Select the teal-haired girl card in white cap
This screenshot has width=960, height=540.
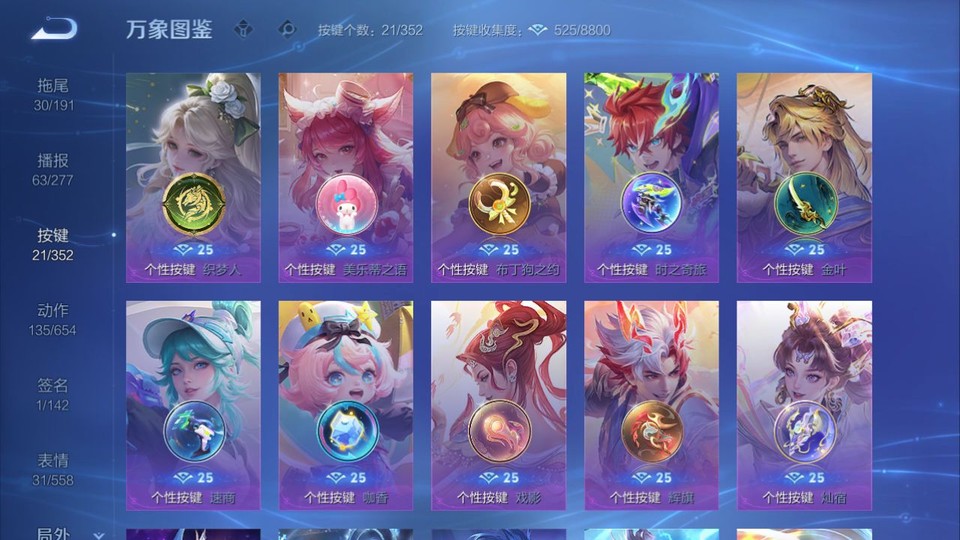pyautogui.click(x=193, y=405)
